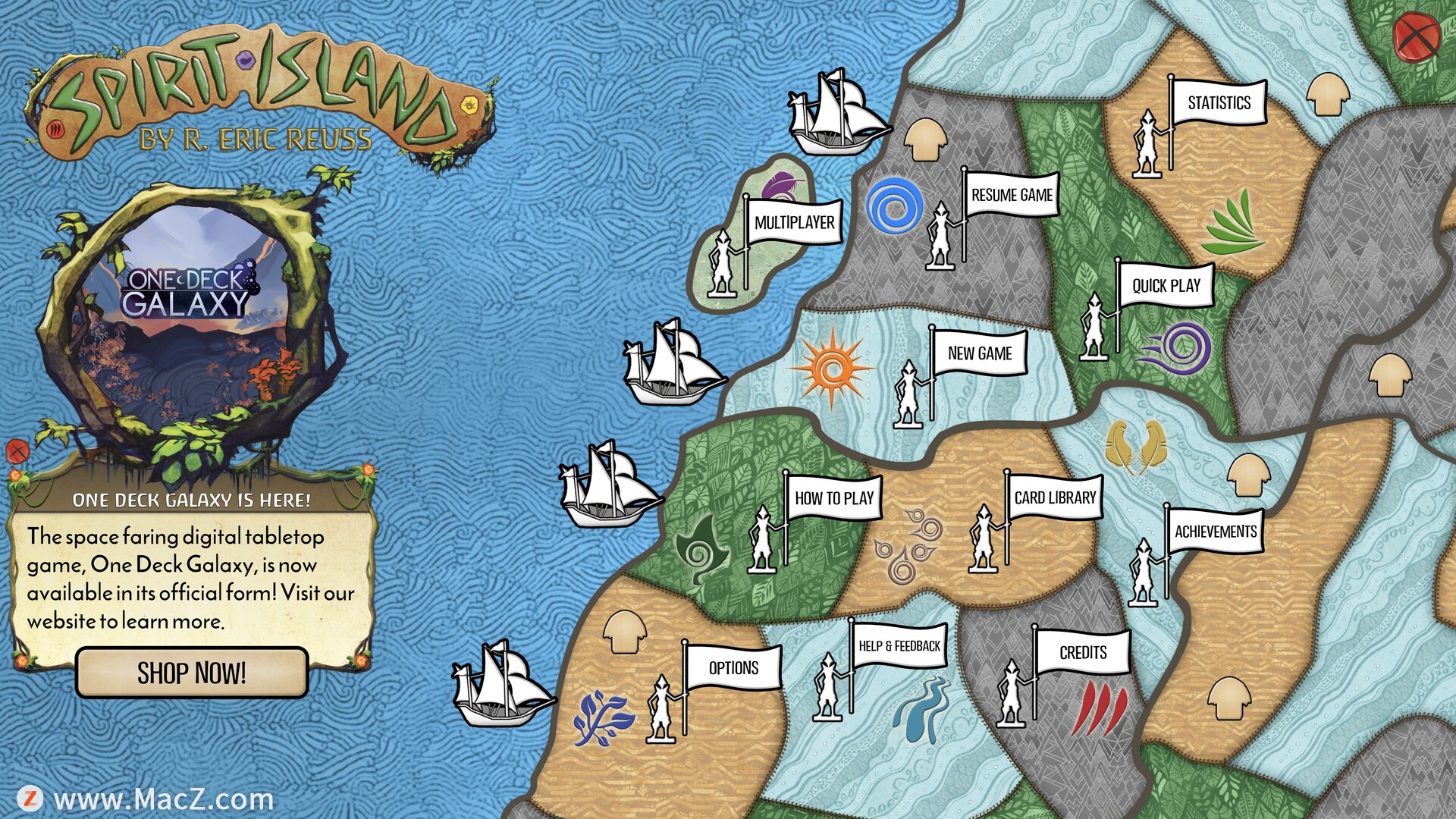Open the How to Play flag
This screenshot has height=819, width=1456.
[x=833, y=498]
